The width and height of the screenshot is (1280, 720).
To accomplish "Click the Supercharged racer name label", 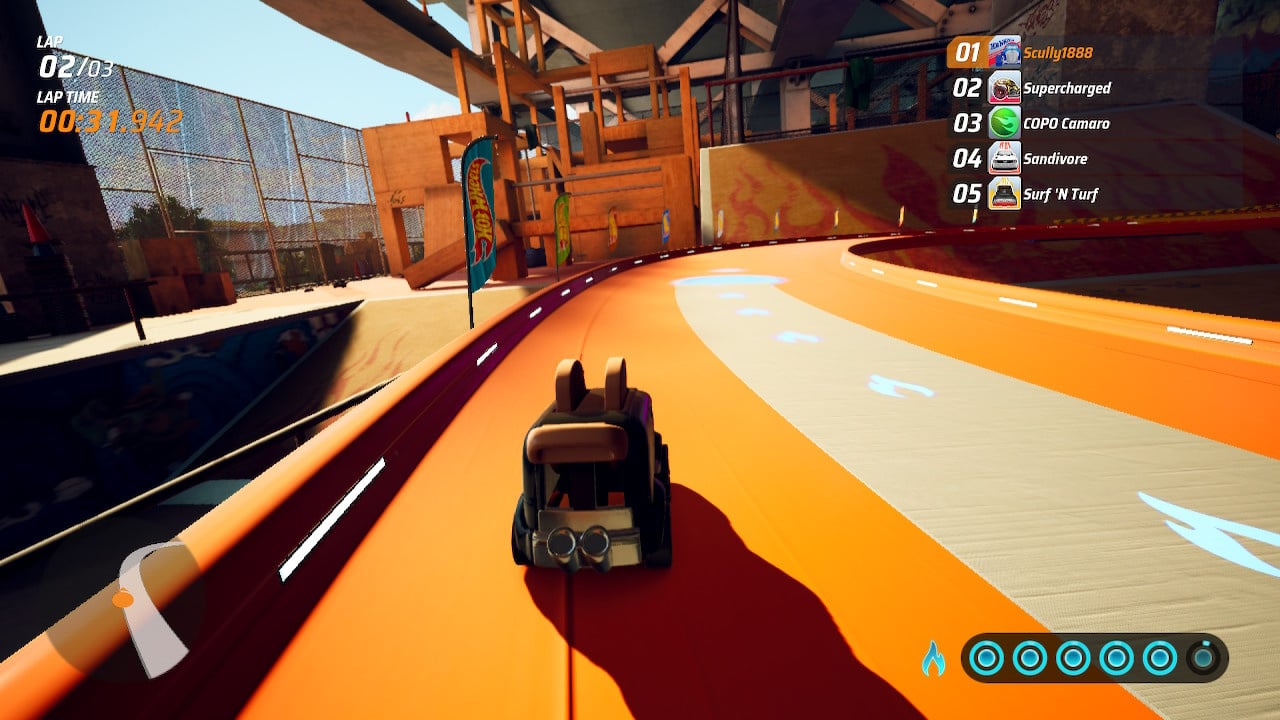I will pyautogui.click(x=1066, y=87).
